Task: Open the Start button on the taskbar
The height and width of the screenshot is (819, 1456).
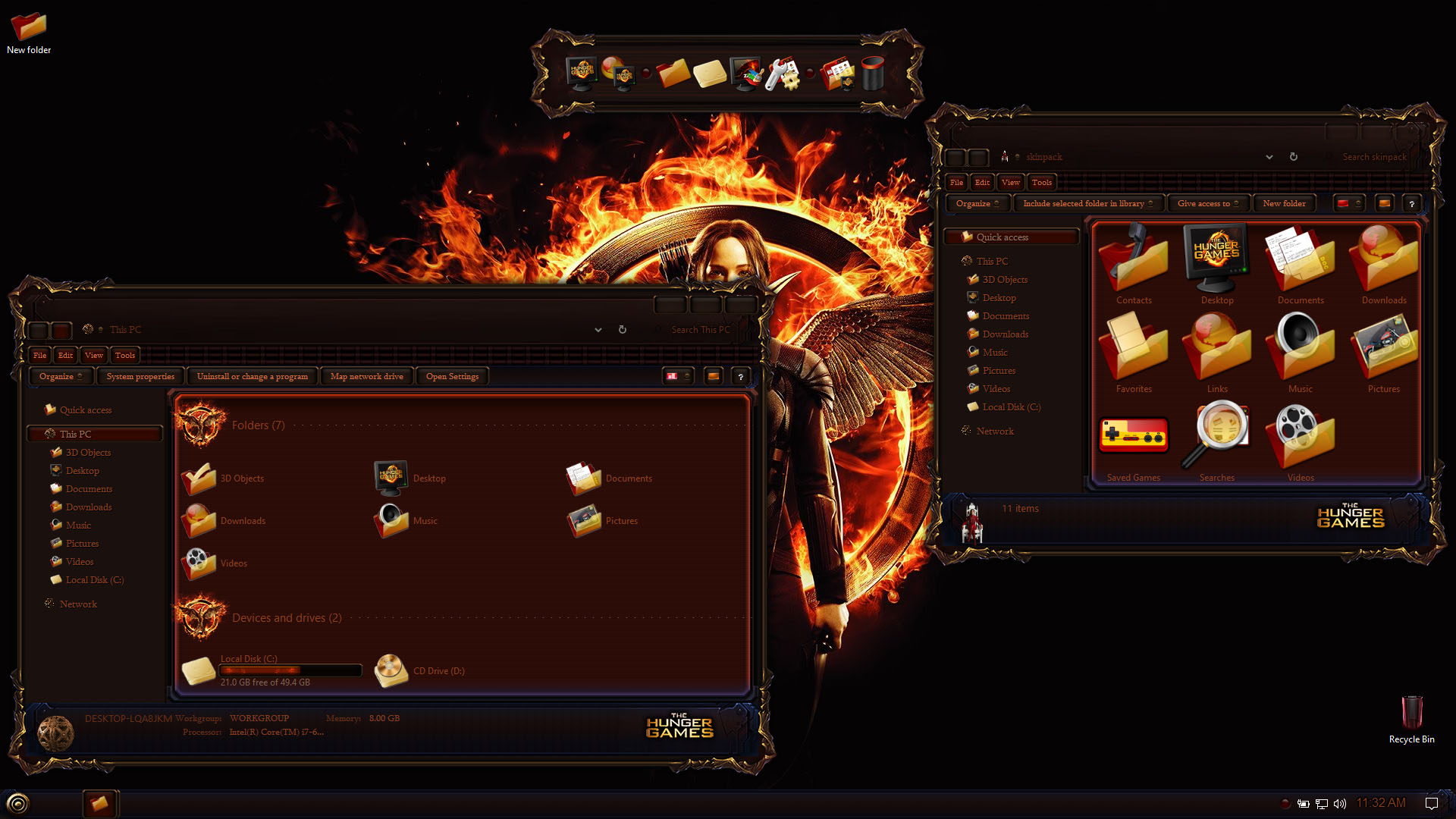Action: 17,803
